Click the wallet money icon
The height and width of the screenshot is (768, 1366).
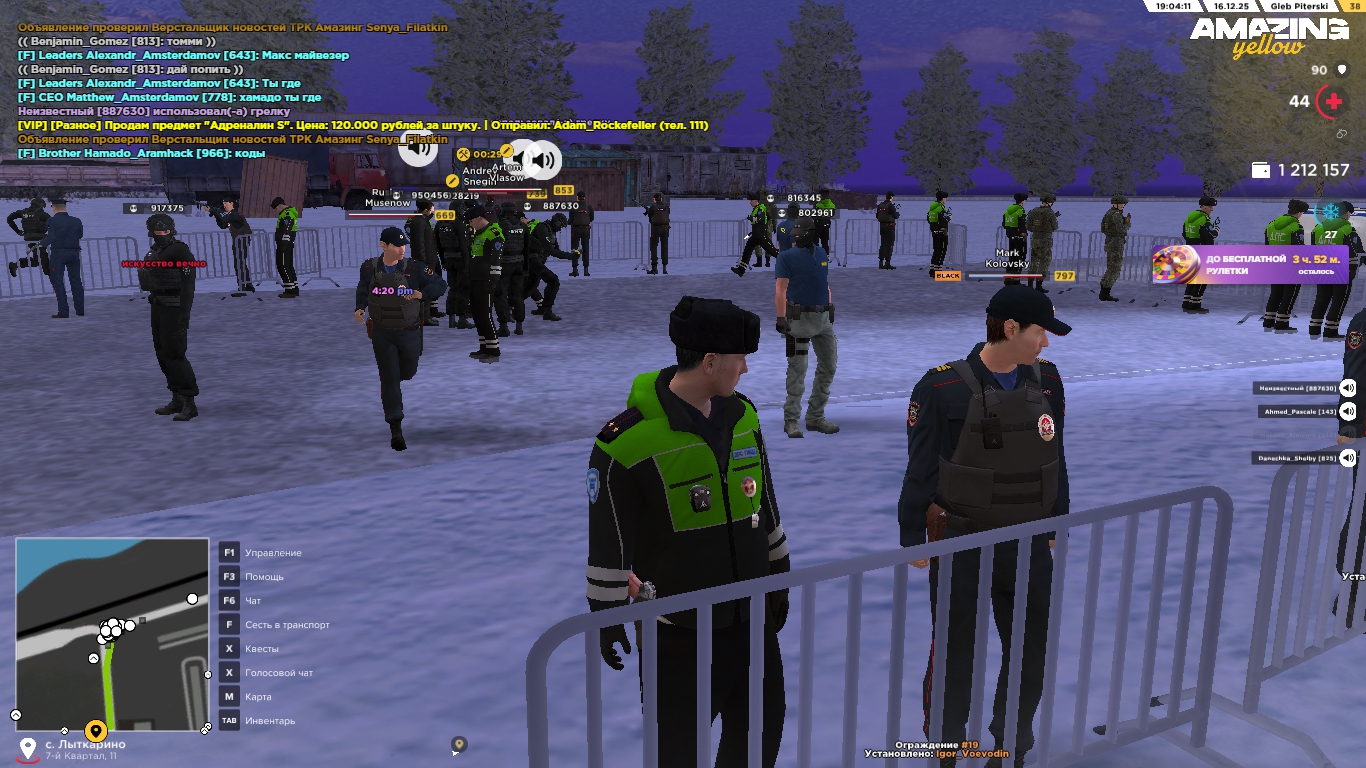pos(1261,170)
